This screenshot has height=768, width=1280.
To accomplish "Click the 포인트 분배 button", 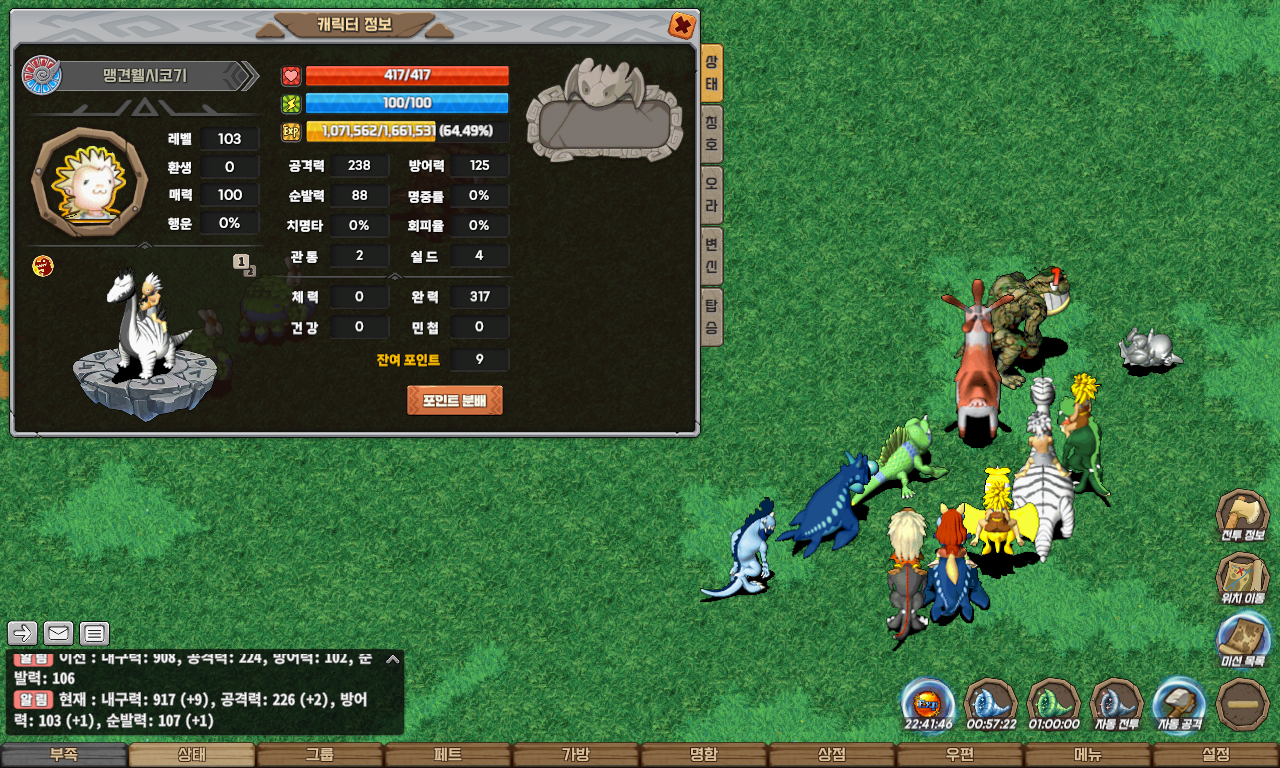I will coord(455,400).
